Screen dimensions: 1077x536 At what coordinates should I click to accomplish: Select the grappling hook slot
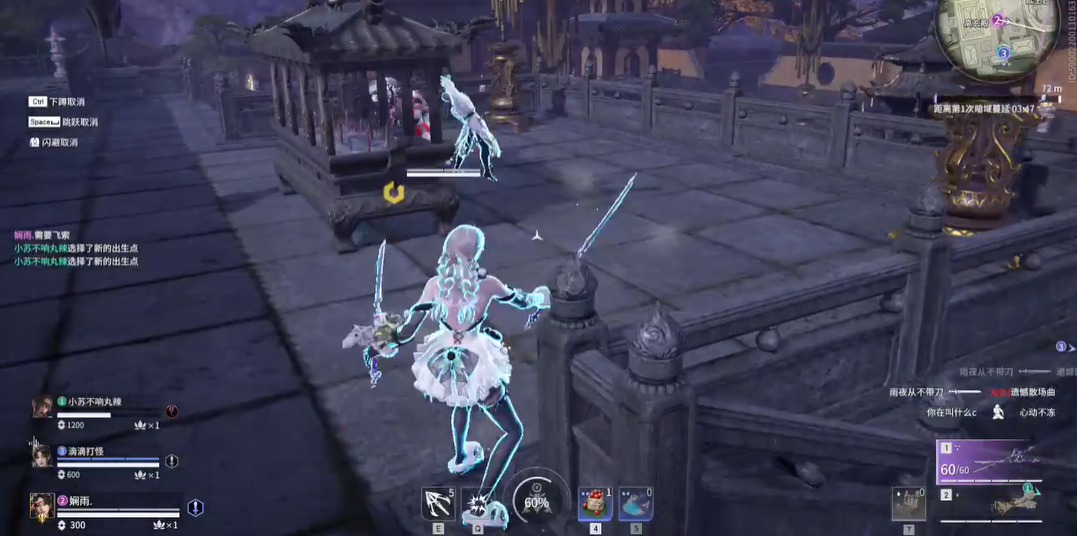437,502
